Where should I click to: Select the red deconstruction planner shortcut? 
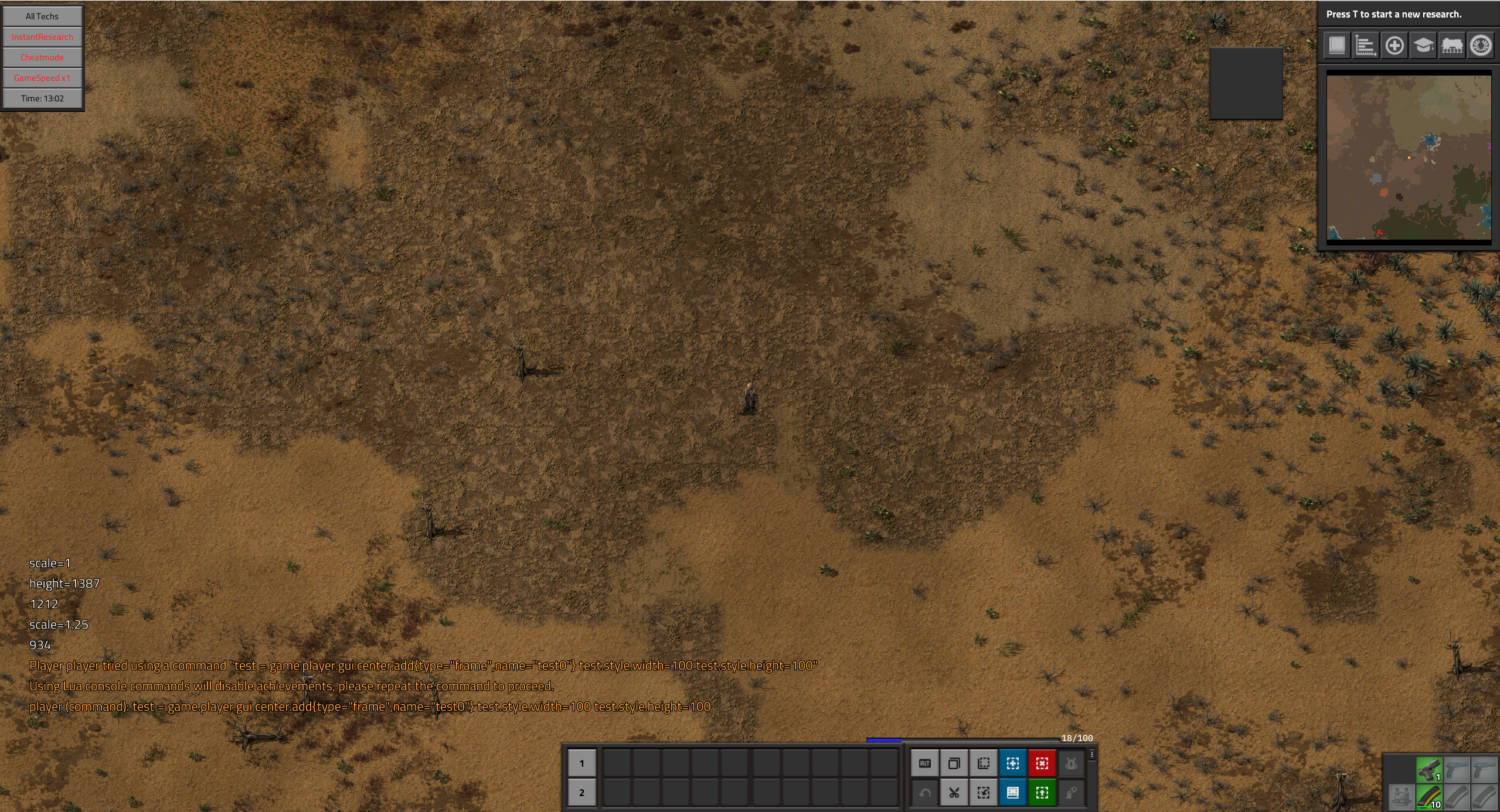click(1042, 763)
